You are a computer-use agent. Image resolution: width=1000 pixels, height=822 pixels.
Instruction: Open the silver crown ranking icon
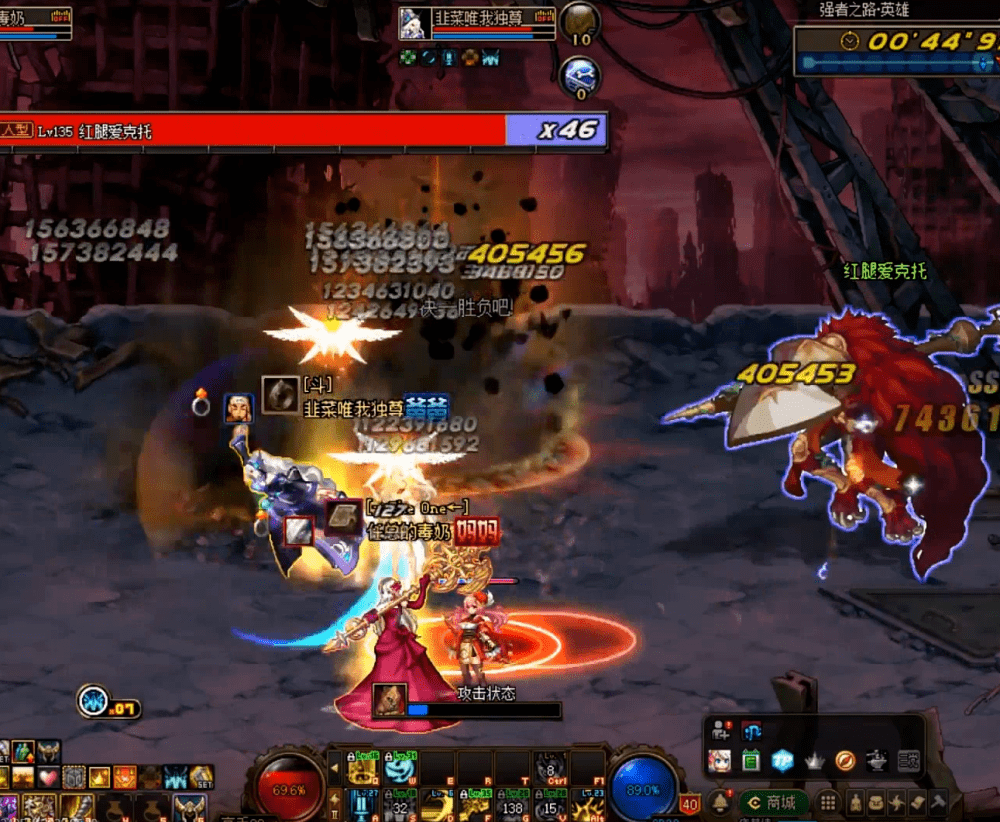[x=814, y=761]
